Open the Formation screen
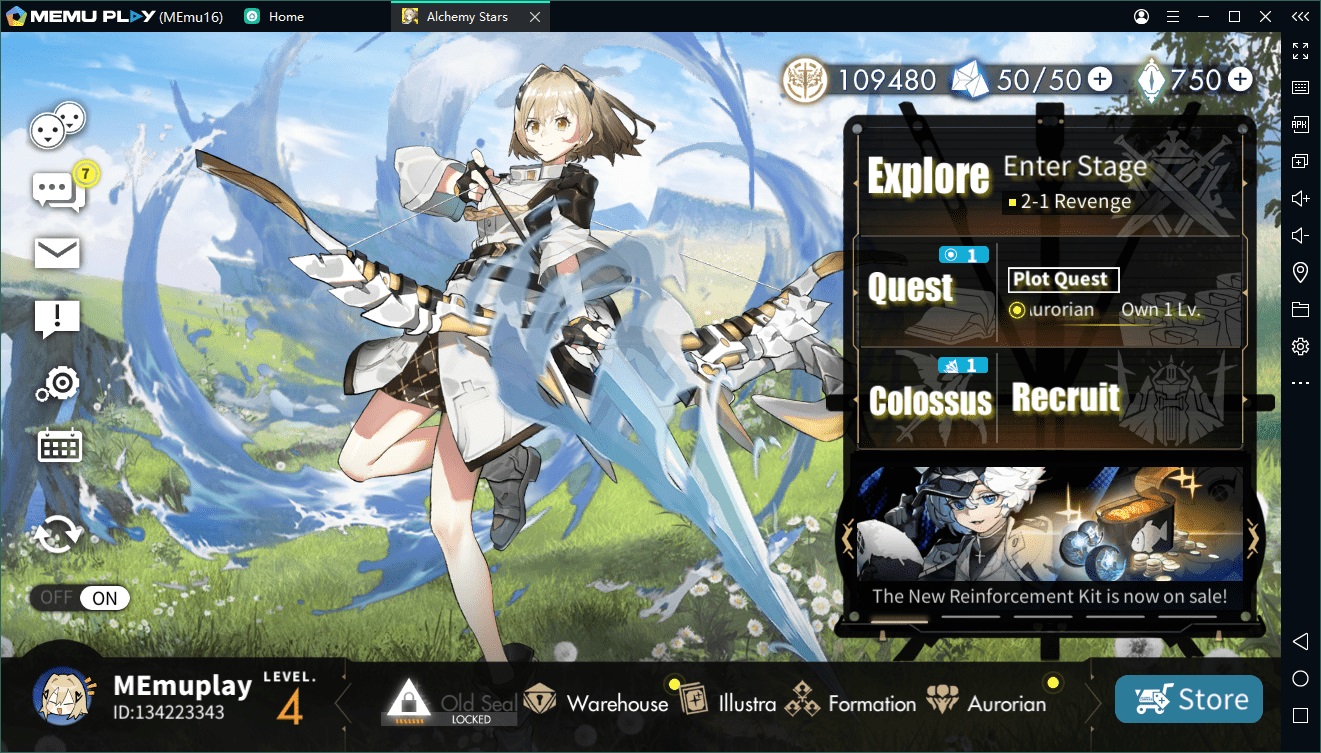 (x=851, y=703)
